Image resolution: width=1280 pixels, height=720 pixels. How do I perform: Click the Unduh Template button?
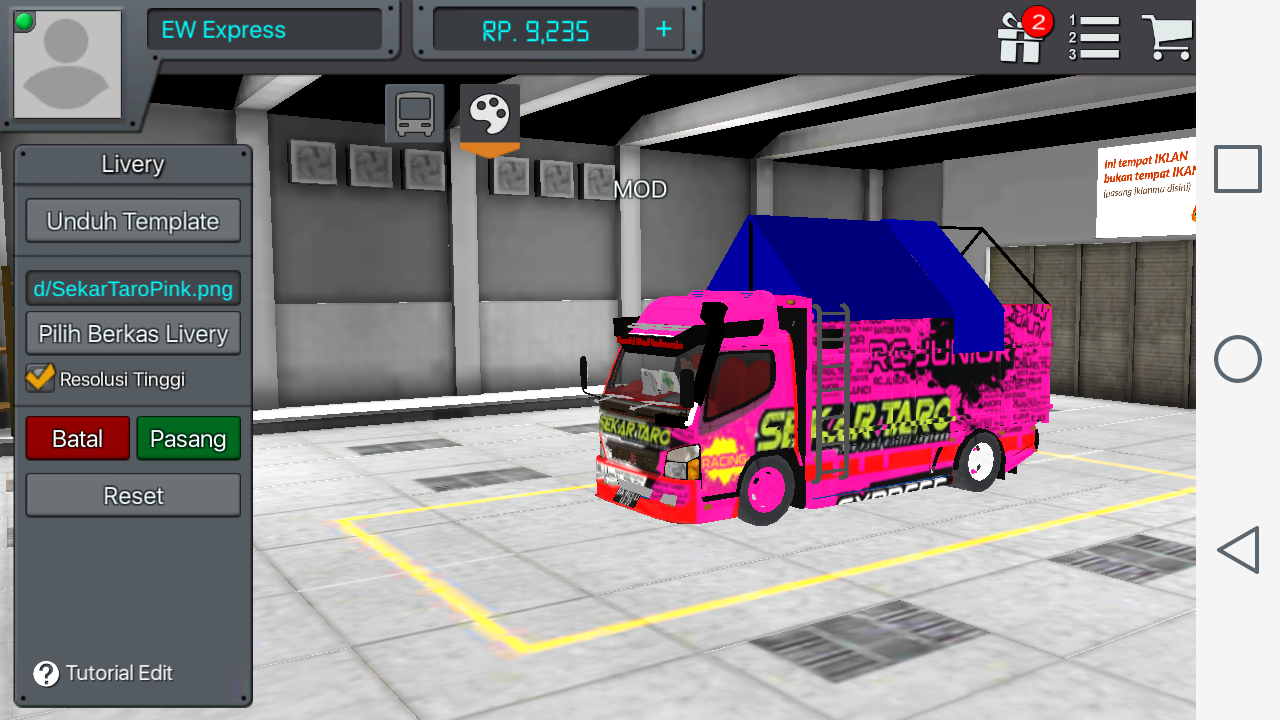(133, 220)
